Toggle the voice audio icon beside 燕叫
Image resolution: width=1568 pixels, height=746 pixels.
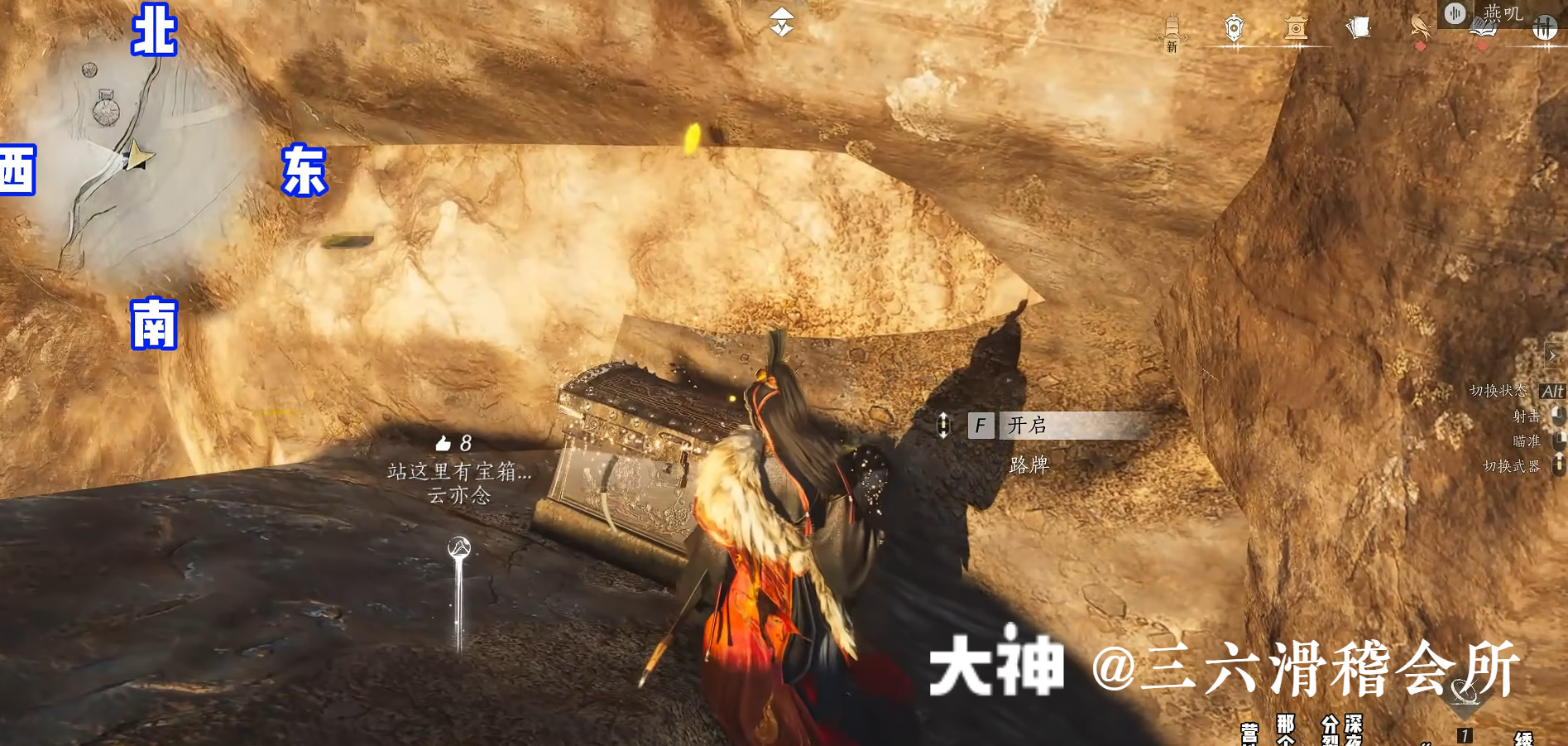pyautogui.click(x=1455, y=13)
